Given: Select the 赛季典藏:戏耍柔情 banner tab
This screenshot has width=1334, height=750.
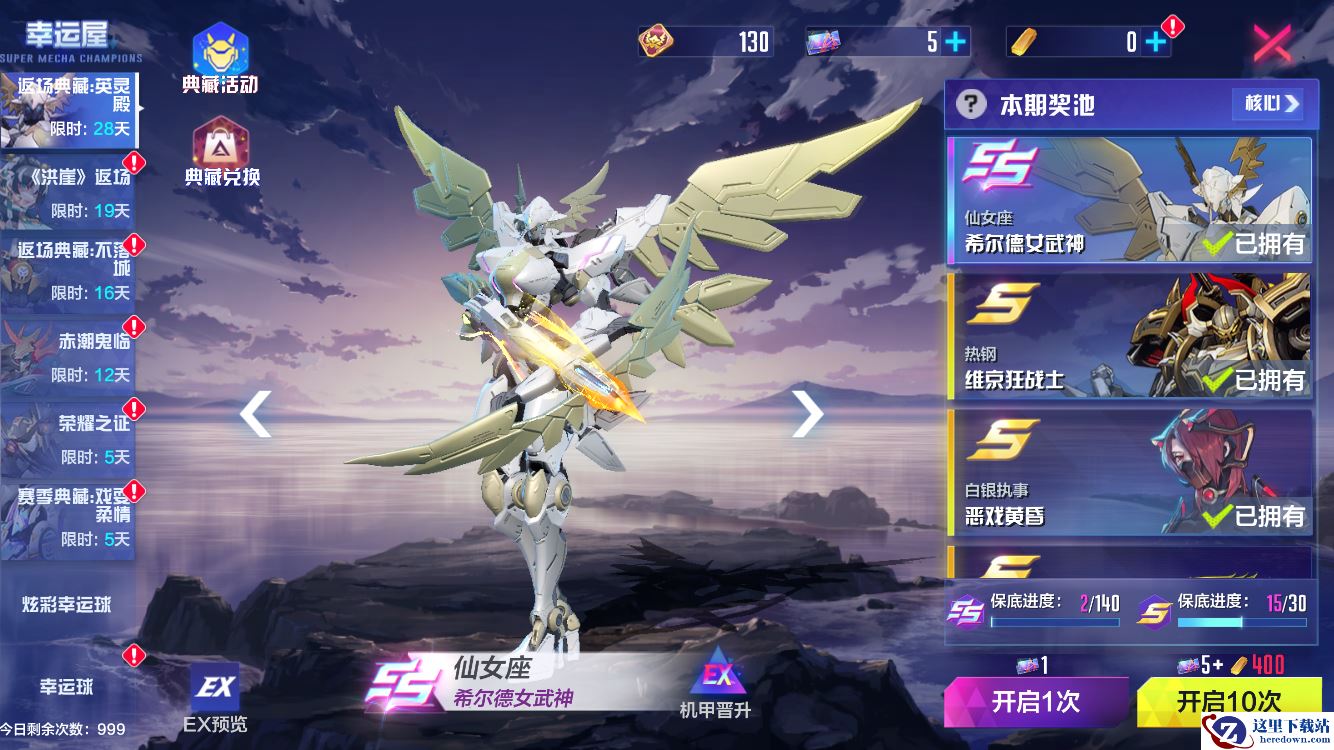Looking at the screenshot, I should [x=68, y=517].
